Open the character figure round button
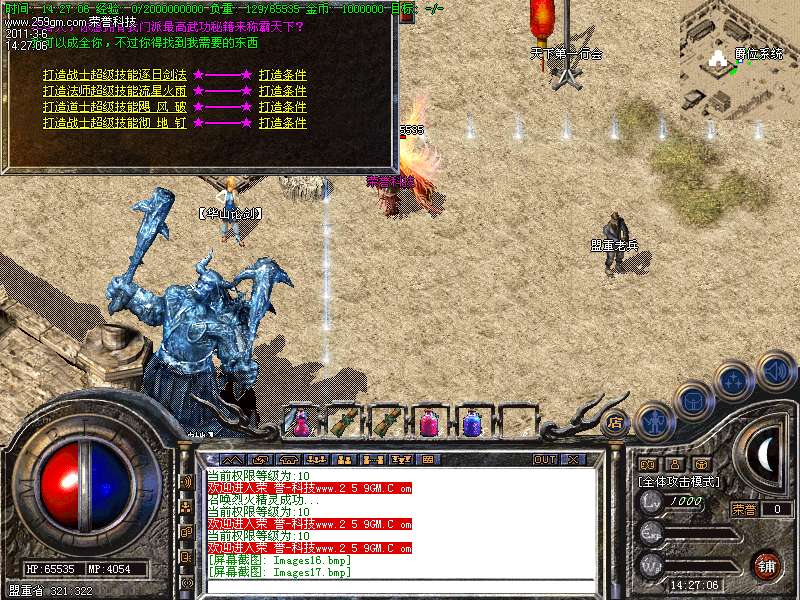This screenshot has height=600, width=800. coord(652,420)
